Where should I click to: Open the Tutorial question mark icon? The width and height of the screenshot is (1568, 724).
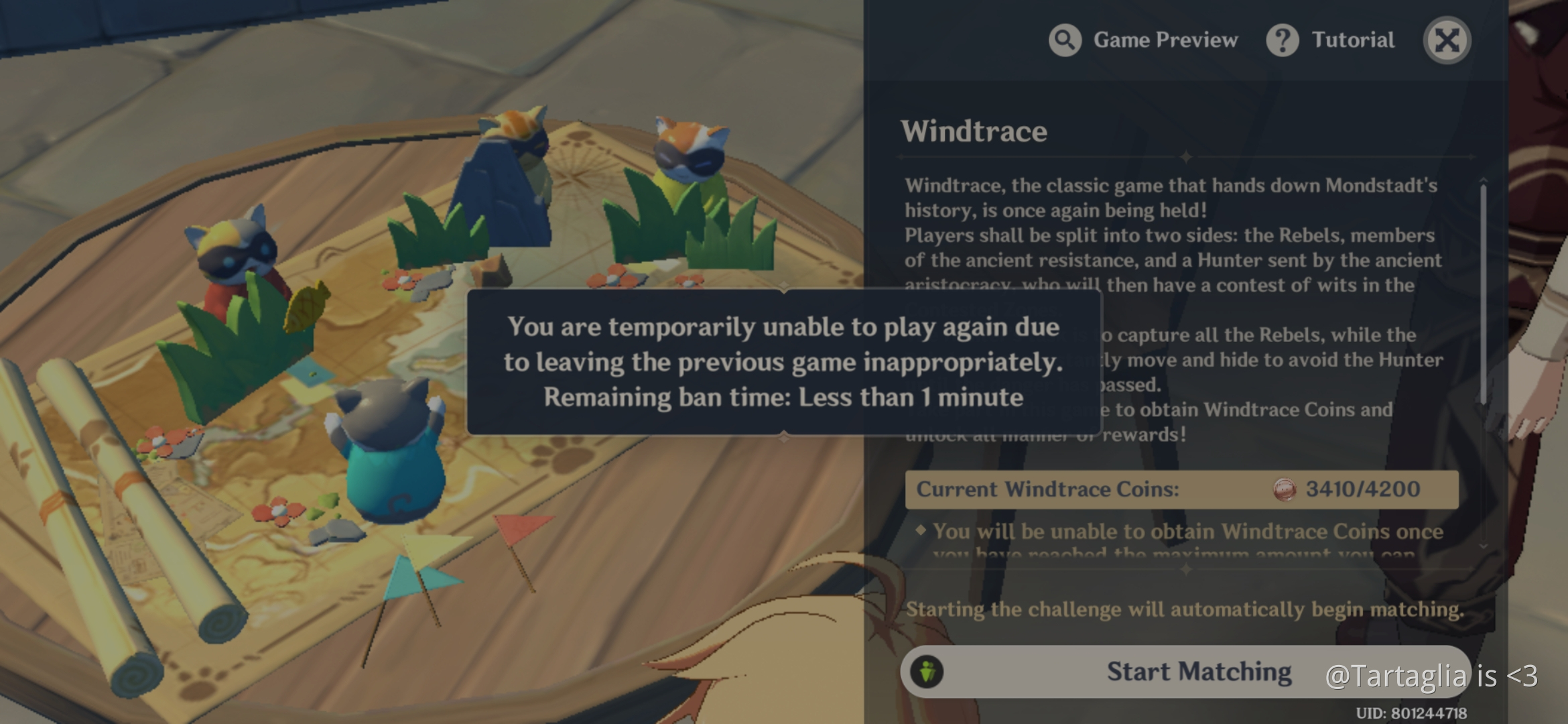coord(1283,40)
